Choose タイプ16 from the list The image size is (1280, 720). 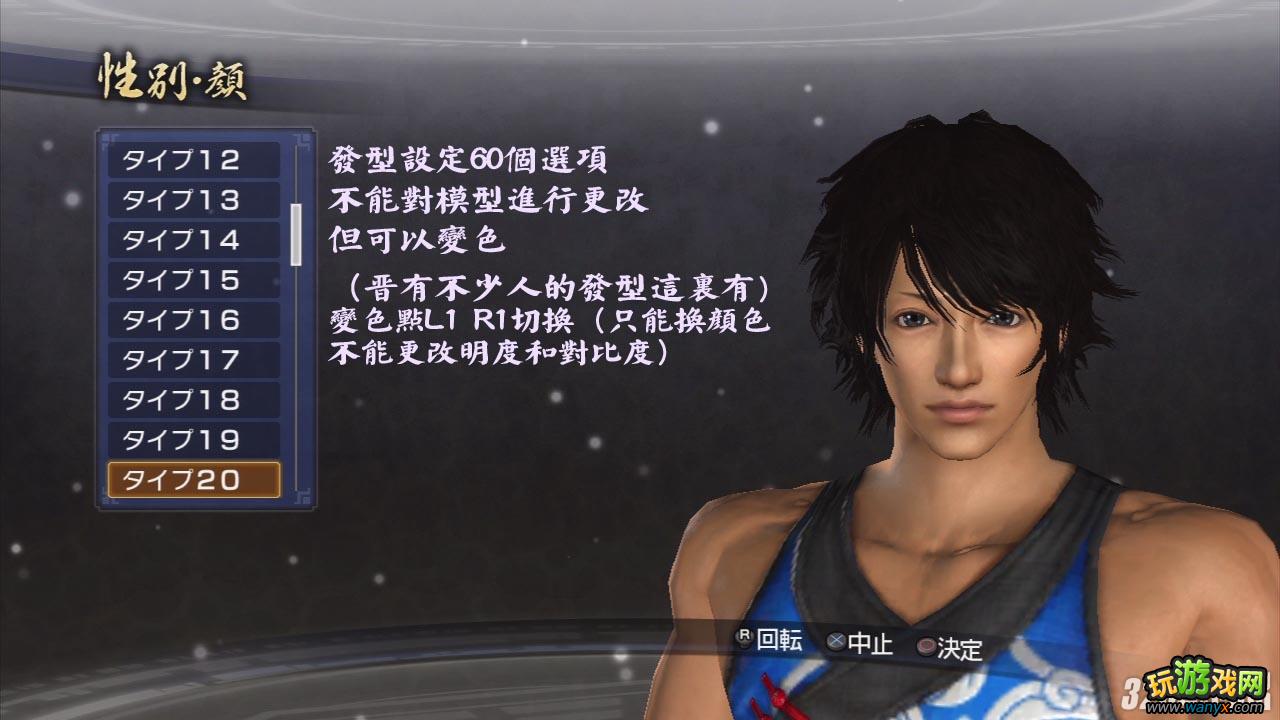(193, 320)
